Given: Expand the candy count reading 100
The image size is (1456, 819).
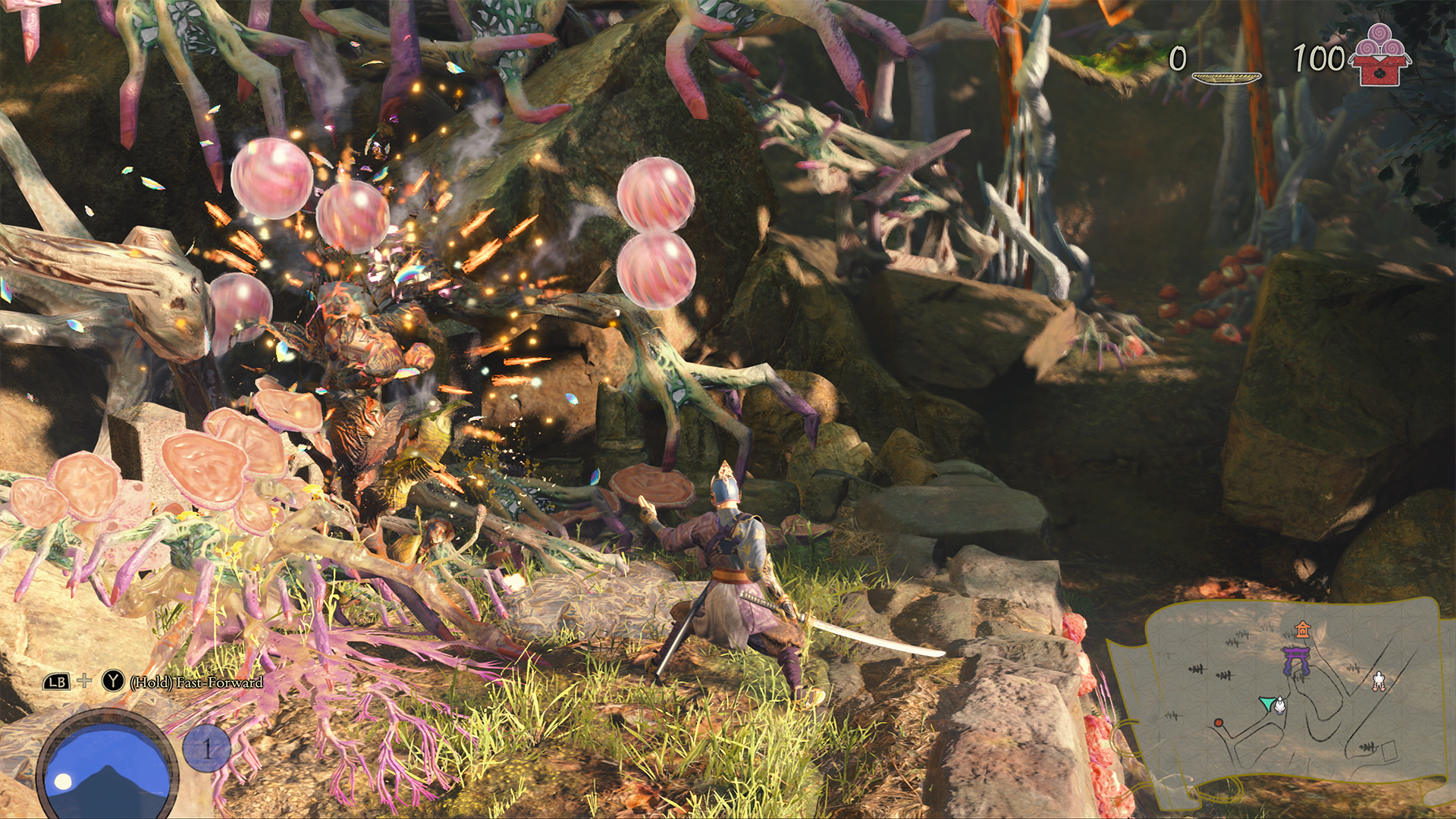Looking at the screenshot, I should coord(1319,56).
